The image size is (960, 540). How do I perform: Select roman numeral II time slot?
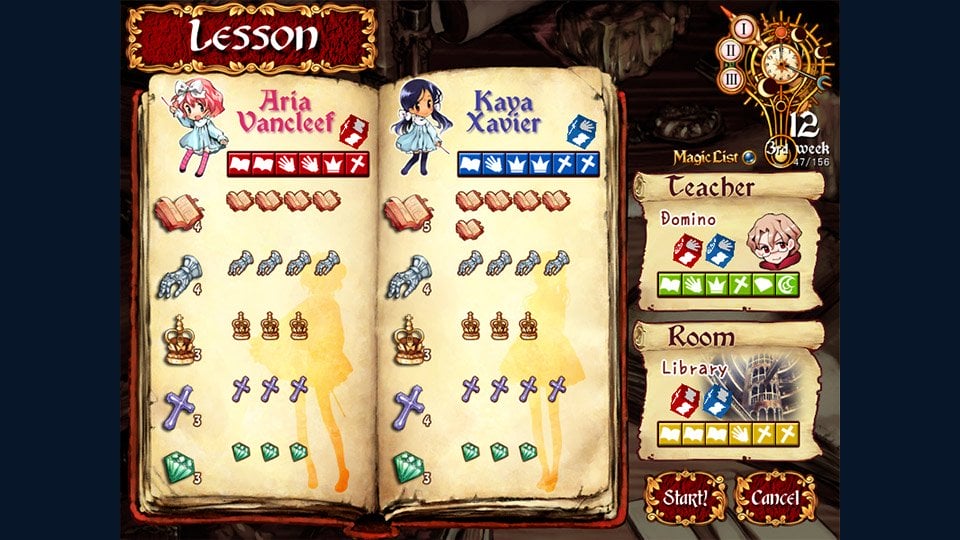(x=730, y=52)
